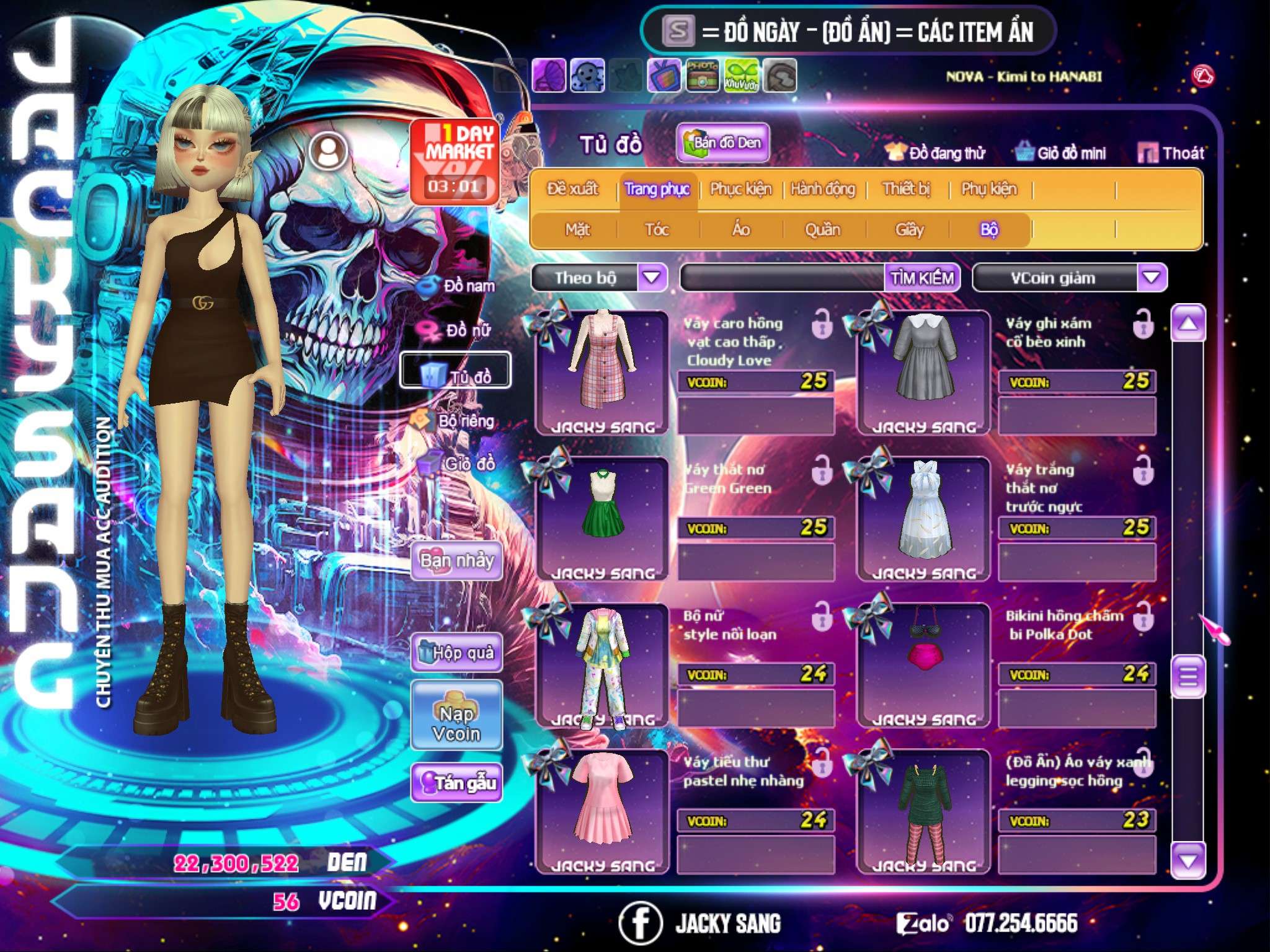Screen dimensions: 1270x952
Task: Go to the Bạn nhảy menu
Action: [457, 561]
